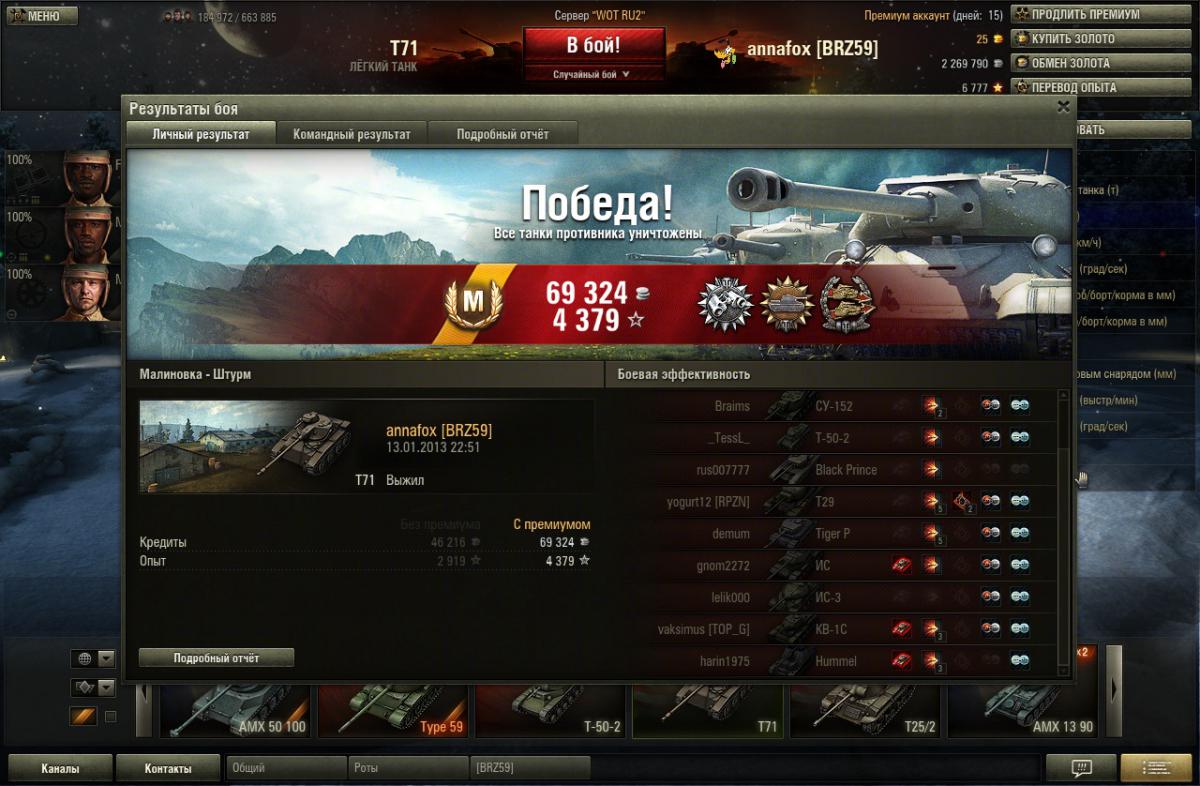Viewport: 1200px width, 786px height.
Task: Choose the T25/2 tank in carousel
Action: coord(865,706)
